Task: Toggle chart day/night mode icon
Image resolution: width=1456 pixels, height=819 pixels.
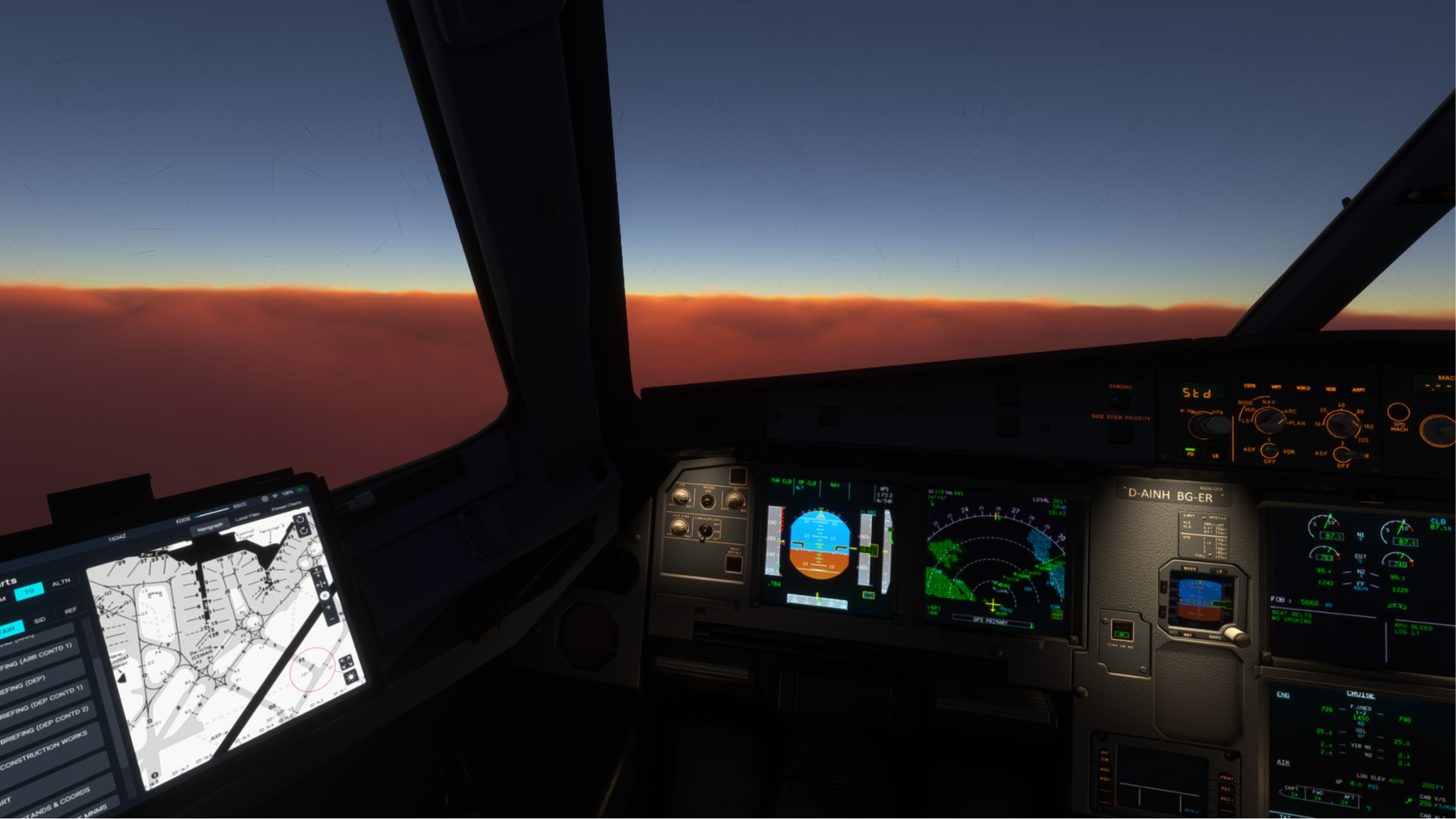Action: click(x=351, y=678)
